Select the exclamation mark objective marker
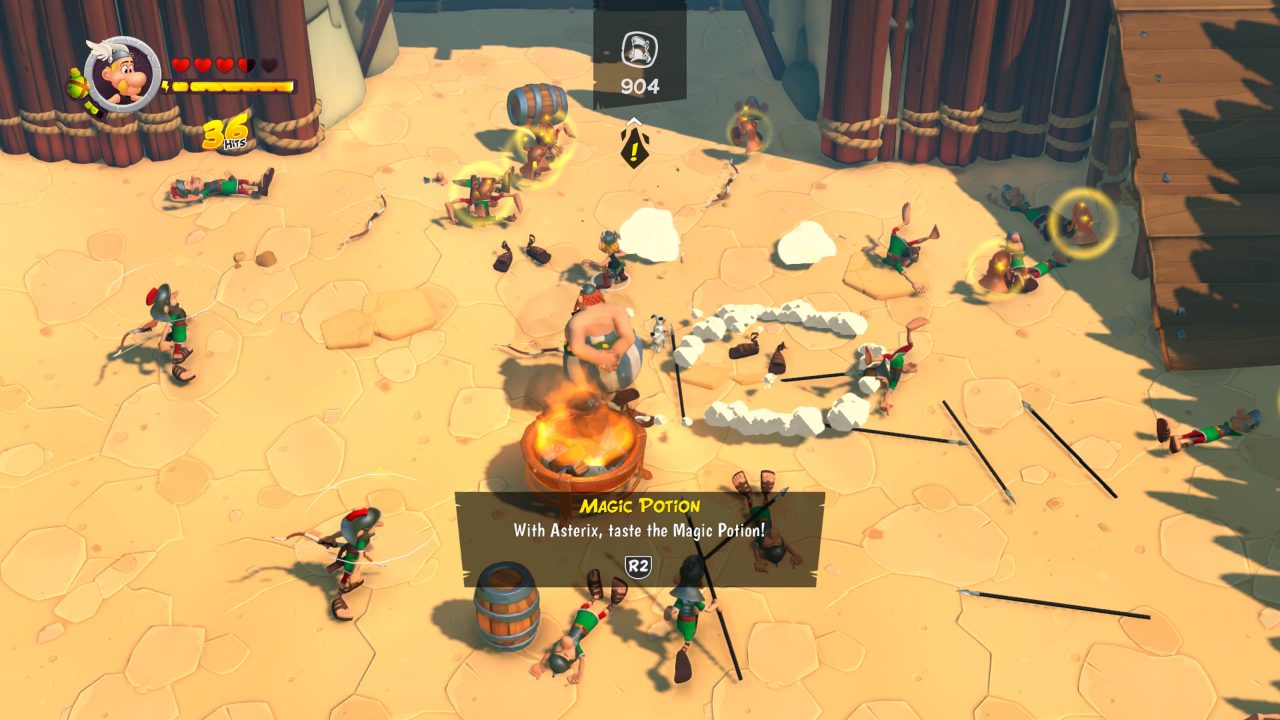 tap(633, 145)
